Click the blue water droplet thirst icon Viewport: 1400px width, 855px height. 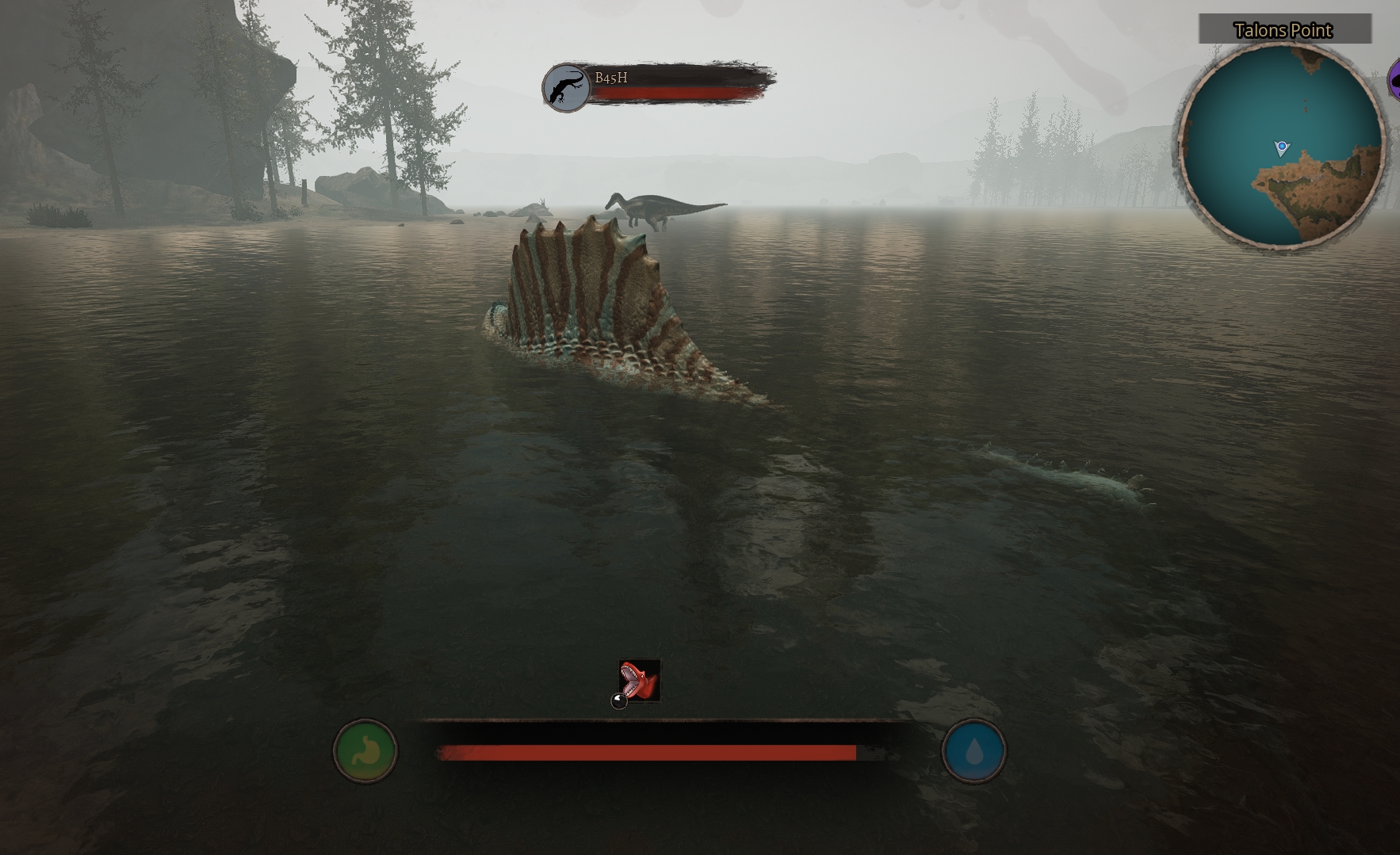973,751
